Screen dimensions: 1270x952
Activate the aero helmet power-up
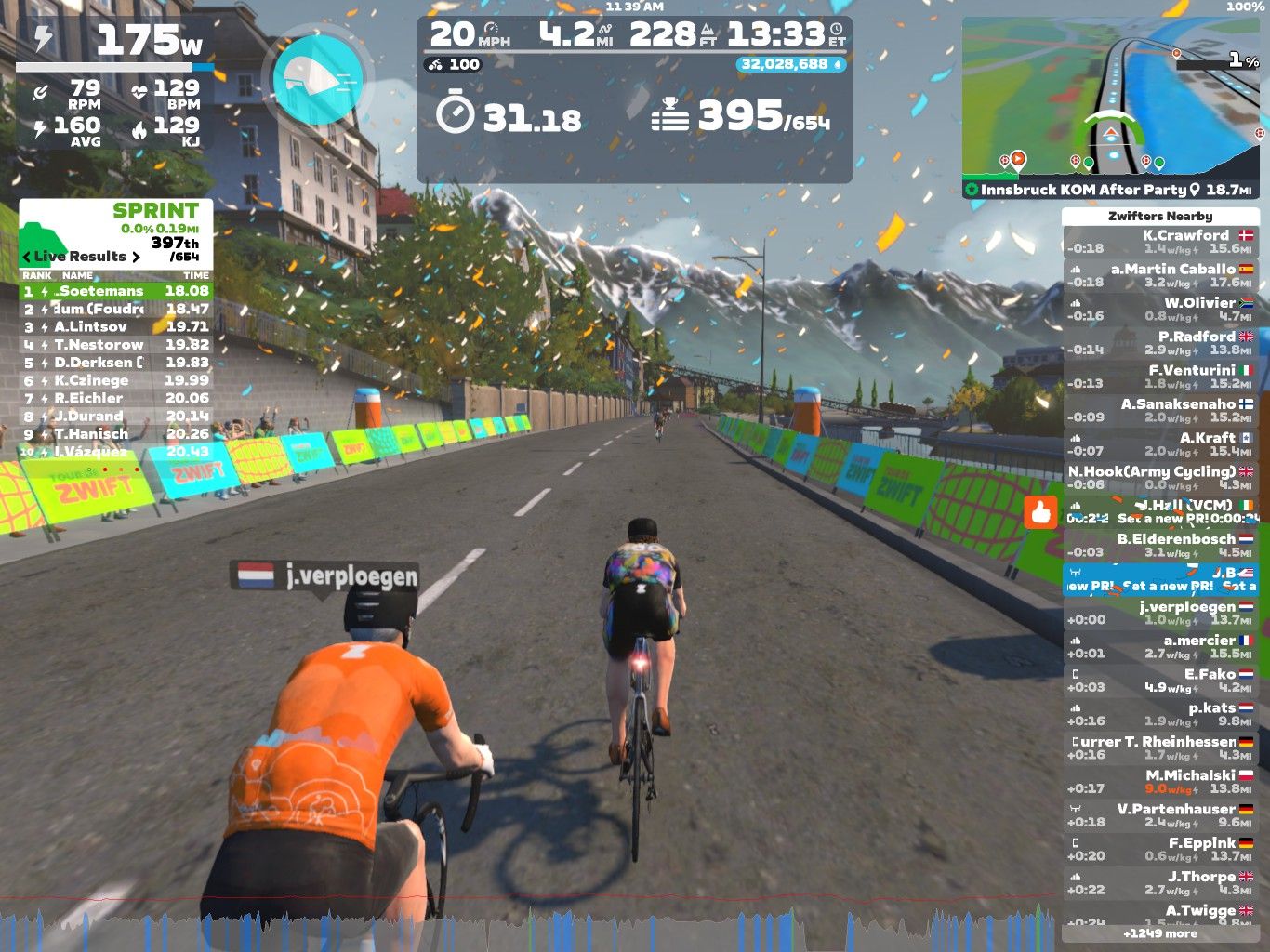319,78
